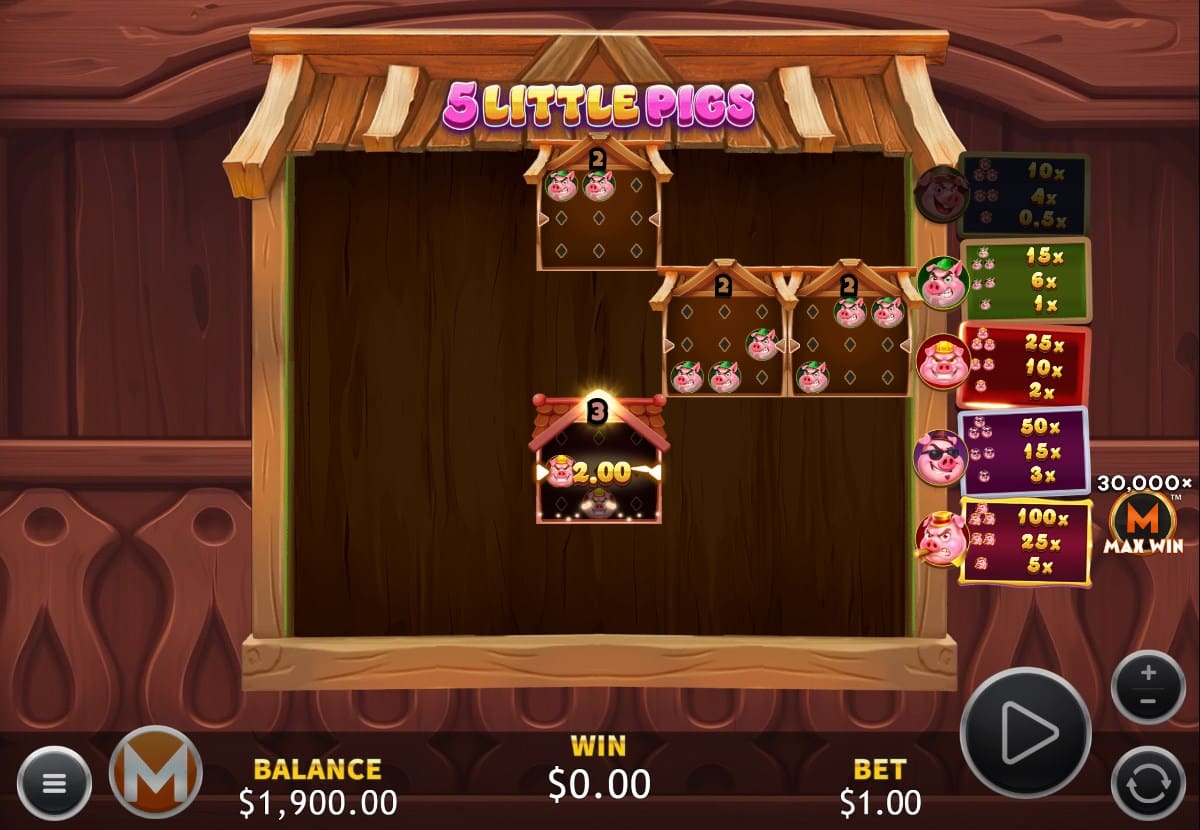The height and width of the screenshot is (830, 1200).
Task: Open the 30,000x Max Win badge
Action: [x=1142, y=516]
